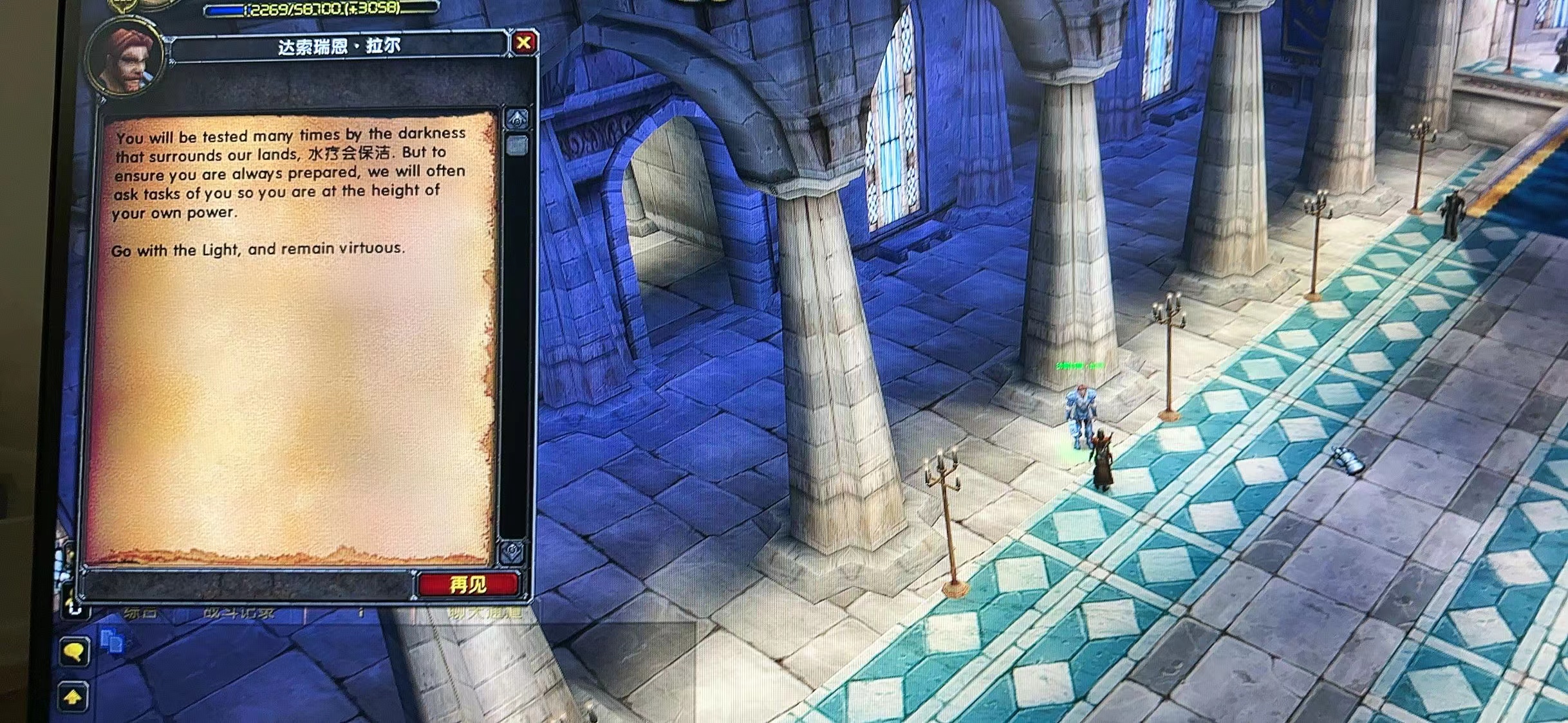The height and width of the screenshot is (723, 1568).
Task: Click the red 再见 goodbye button
Action: (x=468, y=584)
